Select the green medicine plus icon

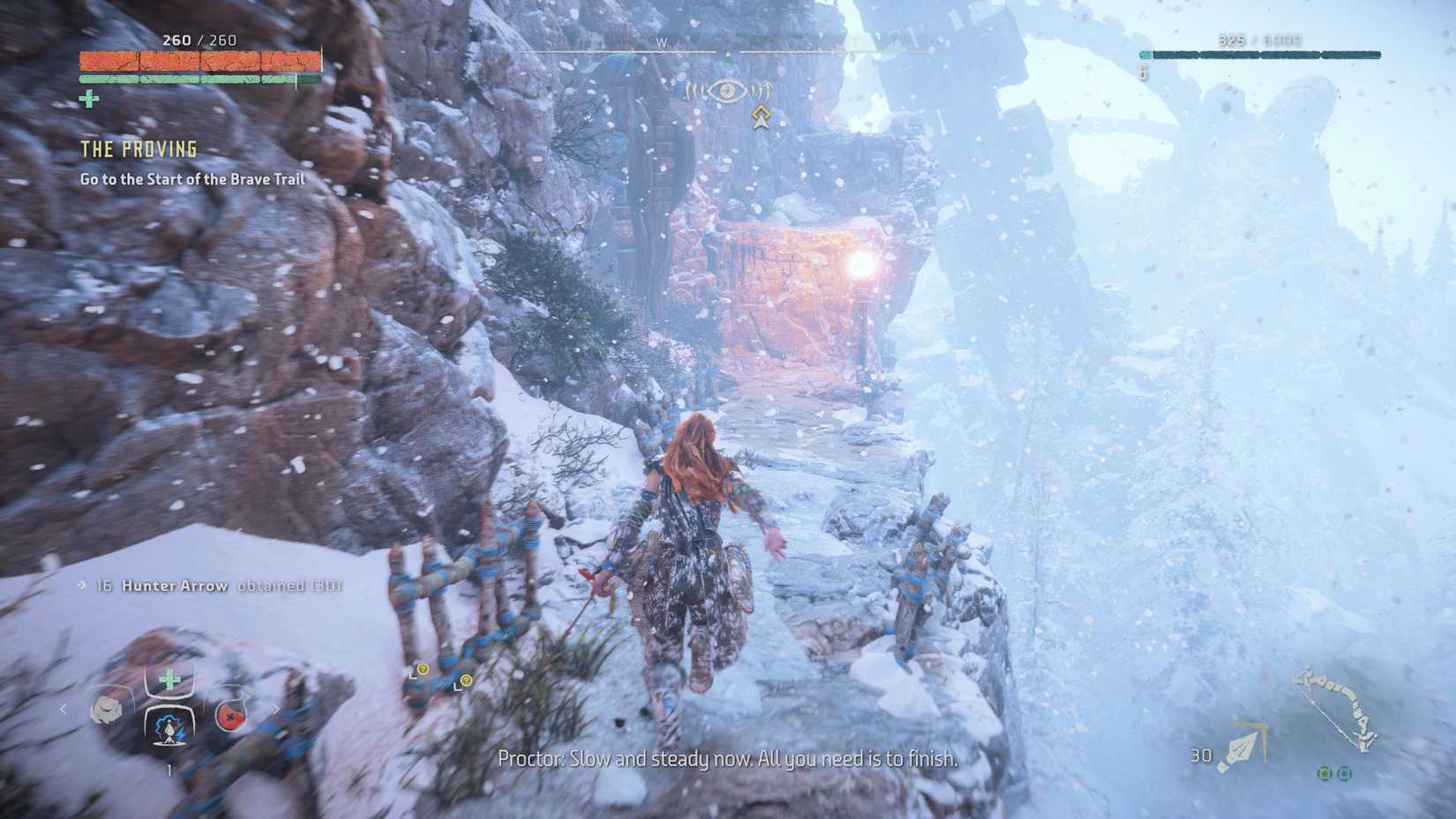(169, 679)
